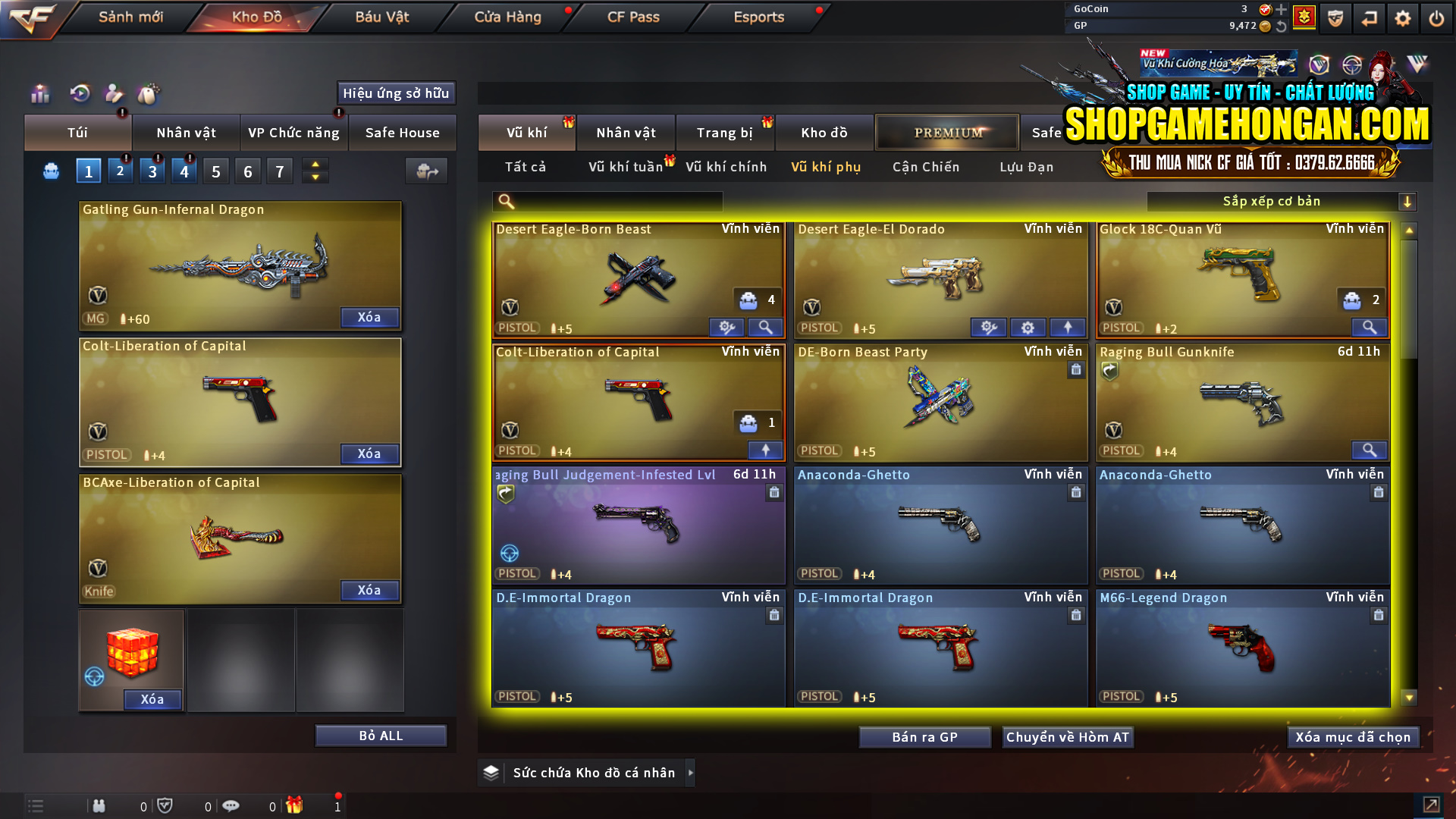Click the return arrow icon at top right
The height and width of the screenshot is (819, 1456).
(1370, 17)
